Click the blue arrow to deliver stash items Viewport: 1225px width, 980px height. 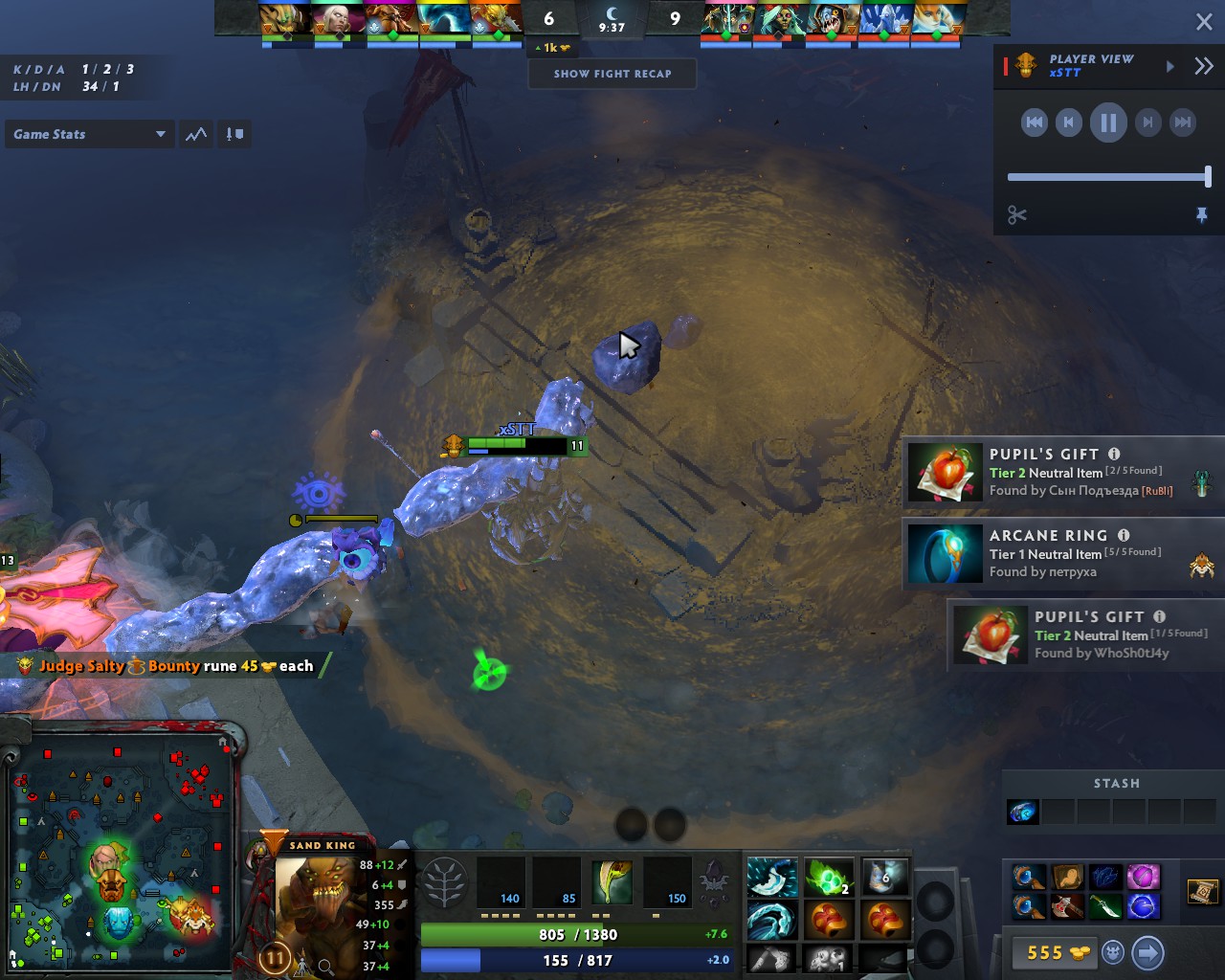click(1147, 953)
